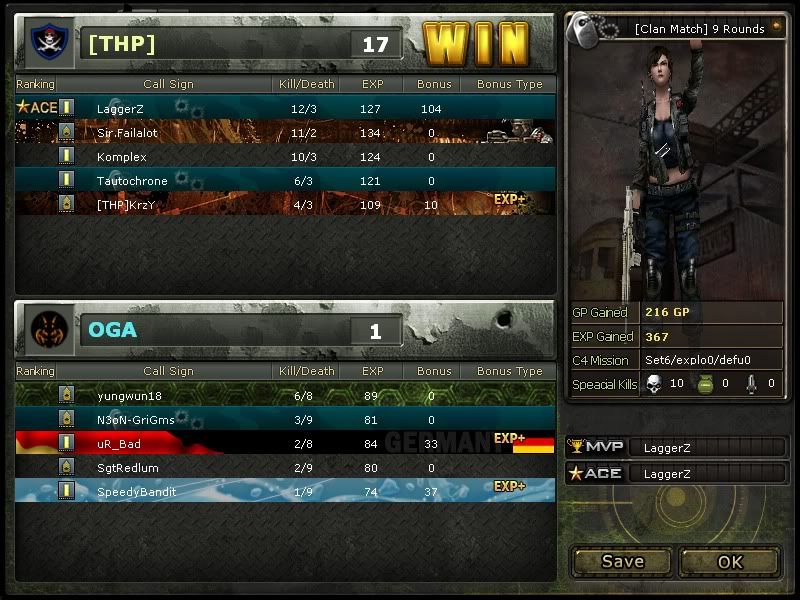Save the match results
Screen dimensions: 800x600
[622, 561]
